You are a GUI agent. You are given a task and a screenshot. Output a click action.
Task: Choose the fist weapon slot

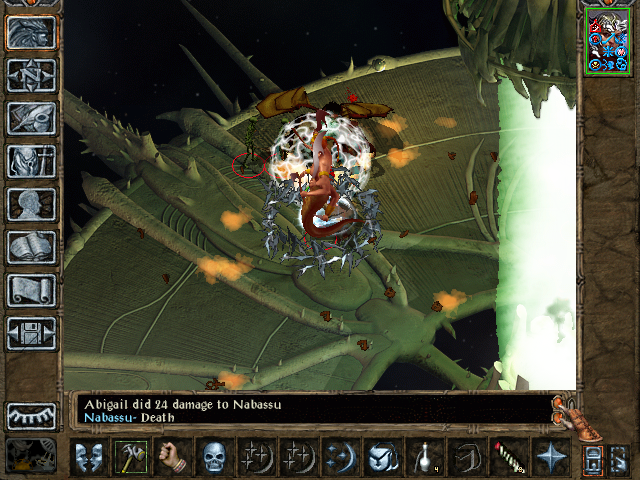[x=172, y=457]
